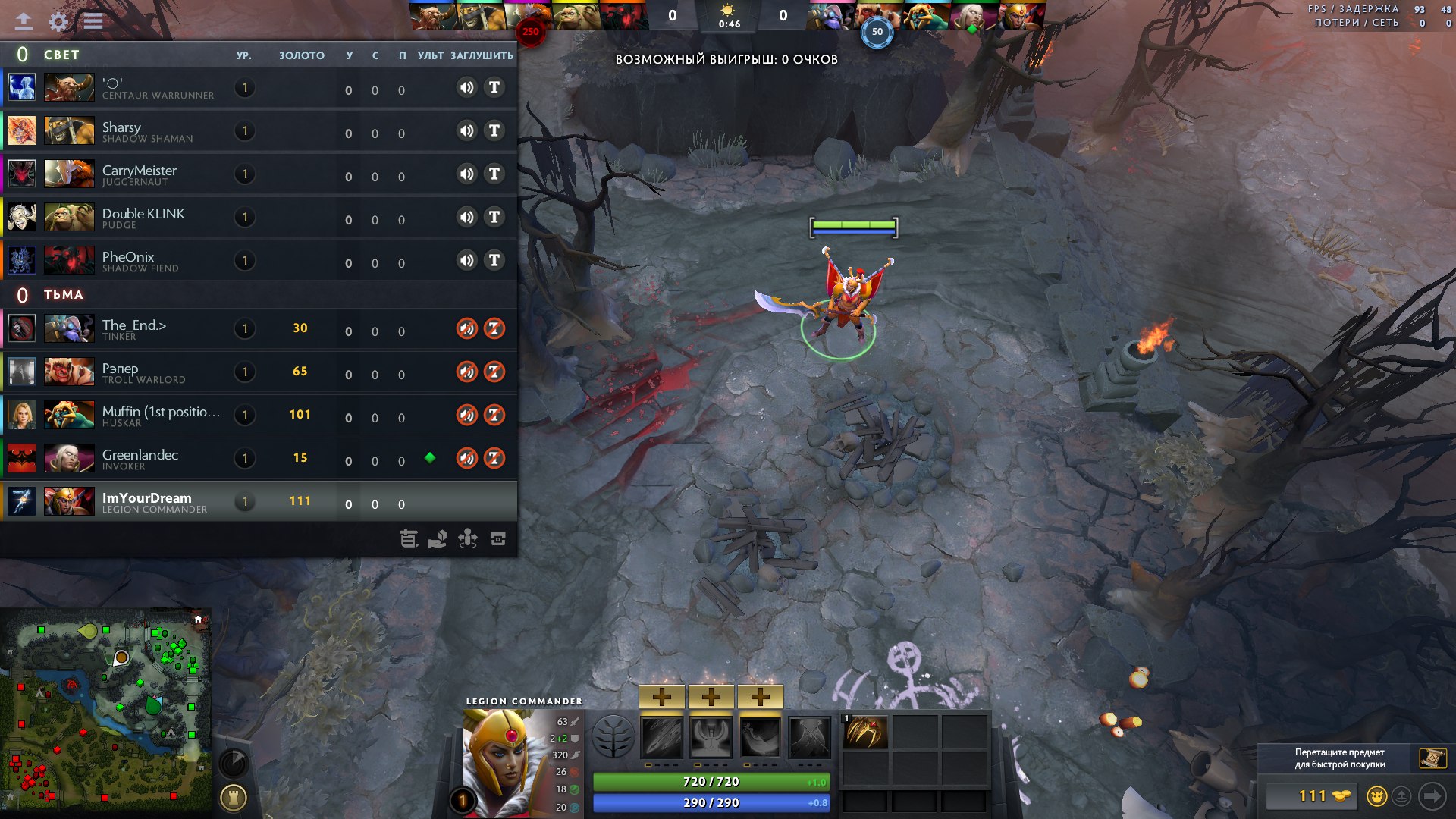Level up Press the Attack ability
Image resolution: width=1456 pixels, height=819 pixels.
tap(711, 697)
